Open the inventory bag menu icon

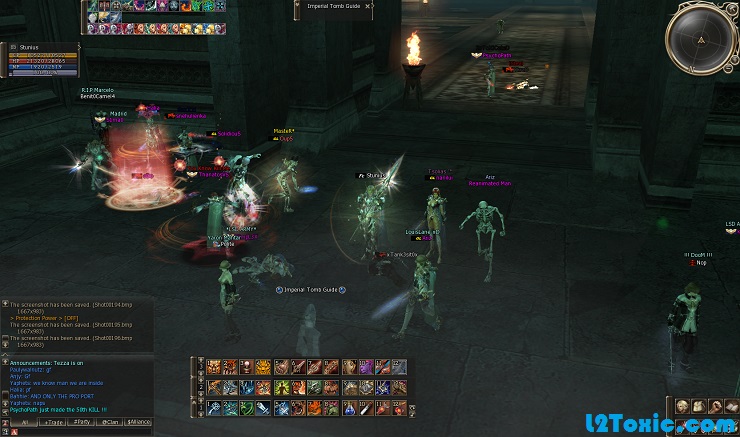click(x=700, y=406)
